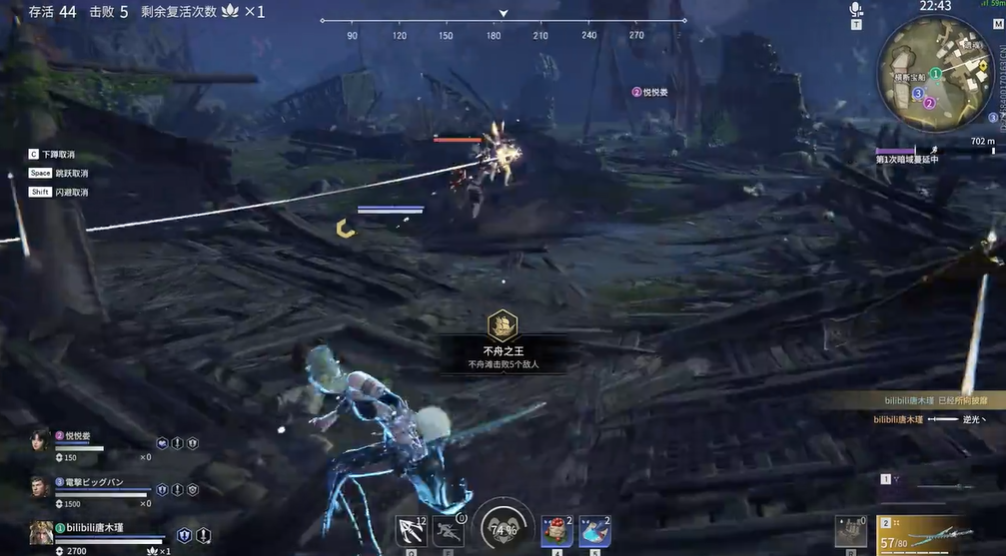Viewport: 1006px width, 556px height.
Task: Use the red mushroom healing item
Action: tap(556, 530)
